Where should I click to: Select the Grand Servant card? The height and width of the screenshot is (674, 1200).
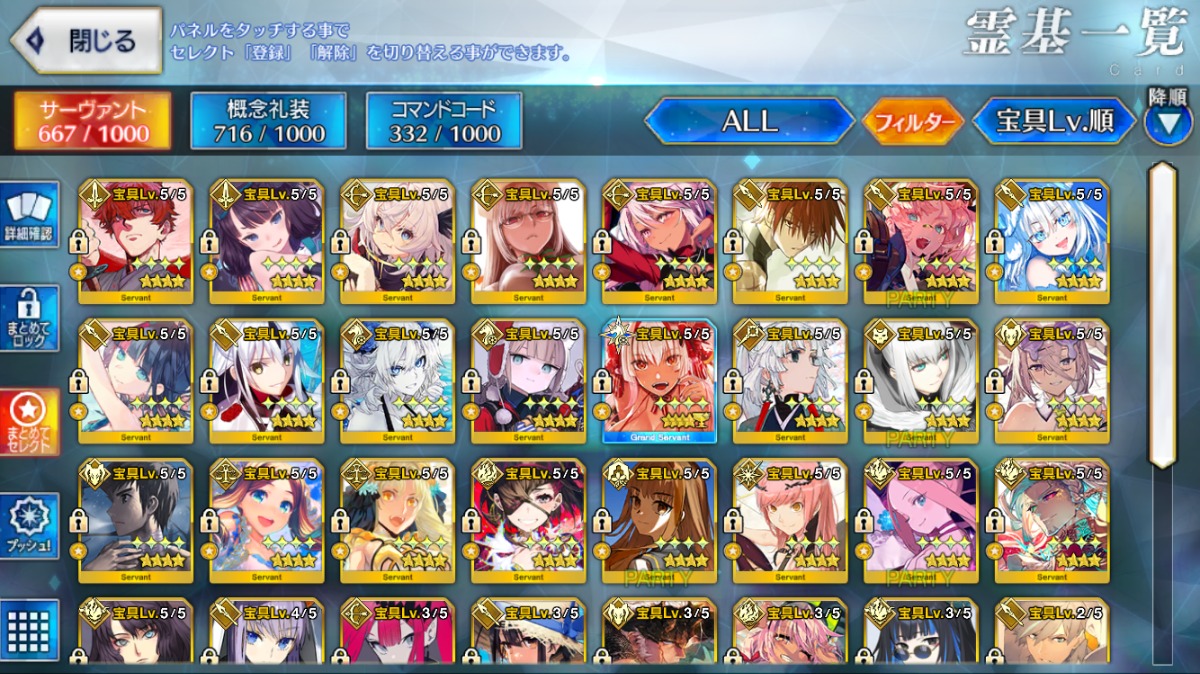coord(659,381)
